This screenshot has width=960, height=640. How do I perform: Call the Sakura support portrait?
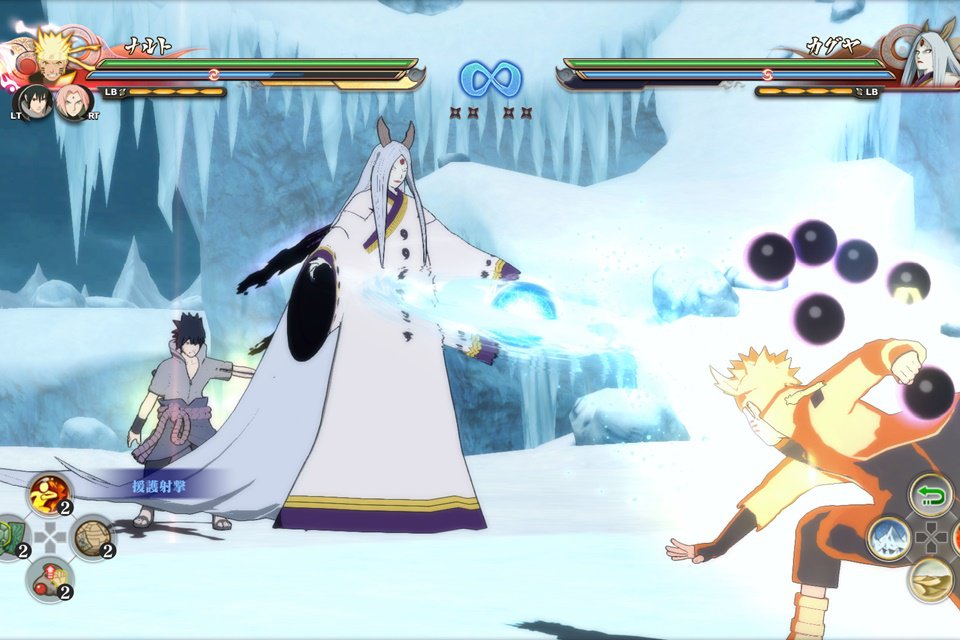coord(73,102)
